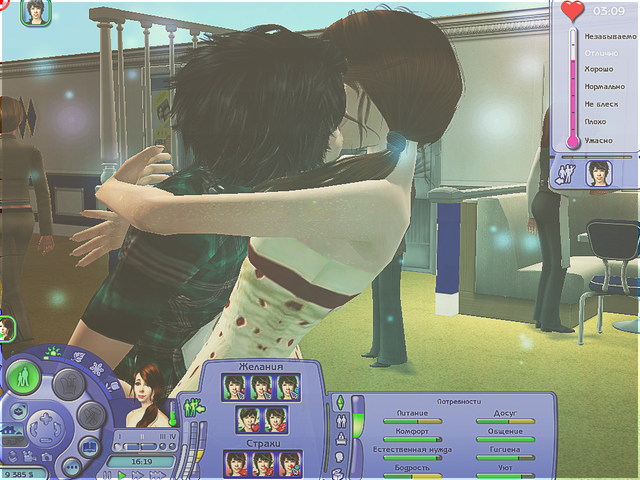Viewport: 640px width, 480px height.
Task: Open the options three-dots button
Action: tap(72, 466)
